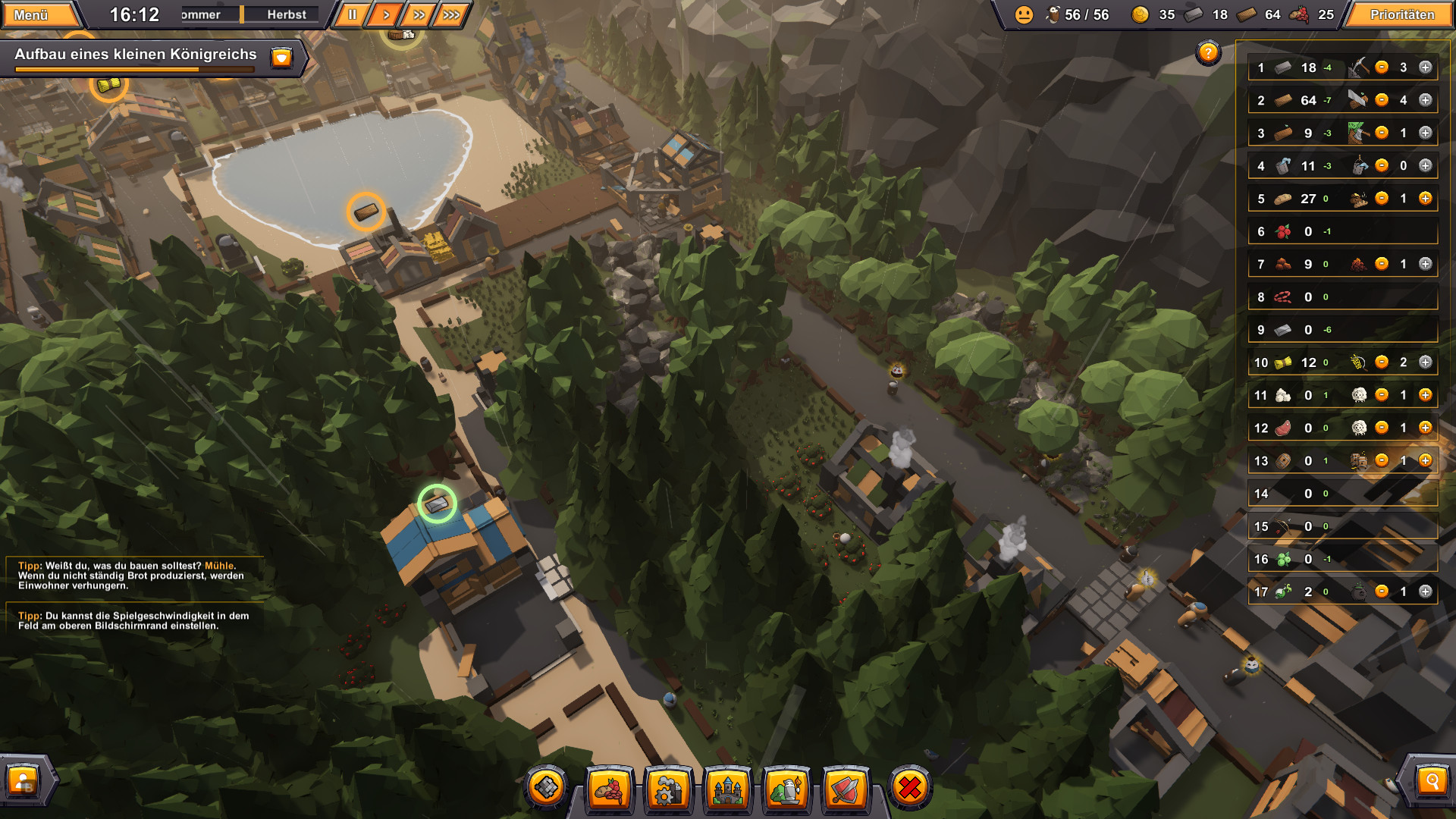Select the food buildings category

click(x=608, y=789)
